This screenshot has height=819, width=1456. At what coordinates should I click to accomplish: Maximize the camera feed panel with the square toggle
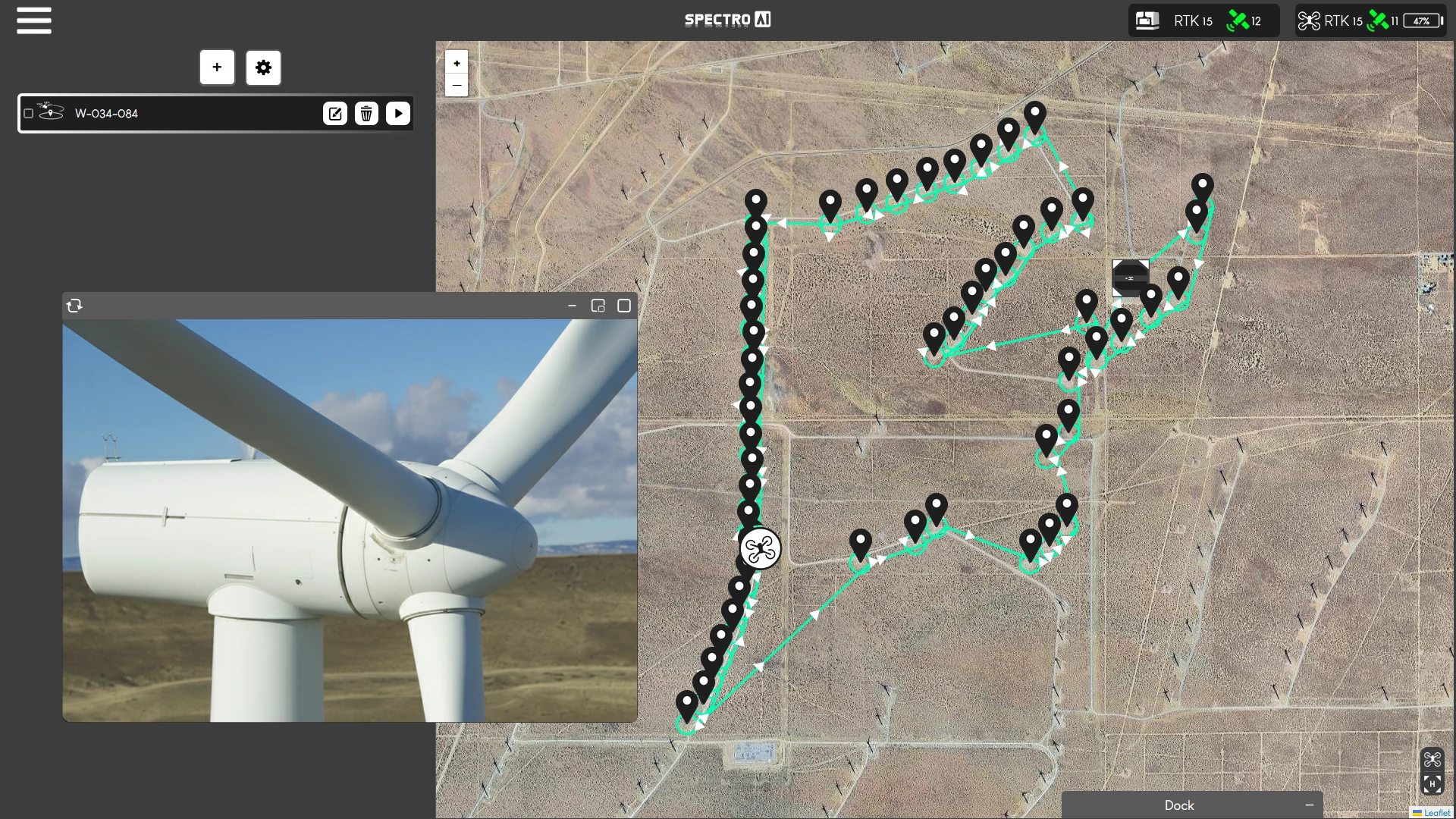625,306
